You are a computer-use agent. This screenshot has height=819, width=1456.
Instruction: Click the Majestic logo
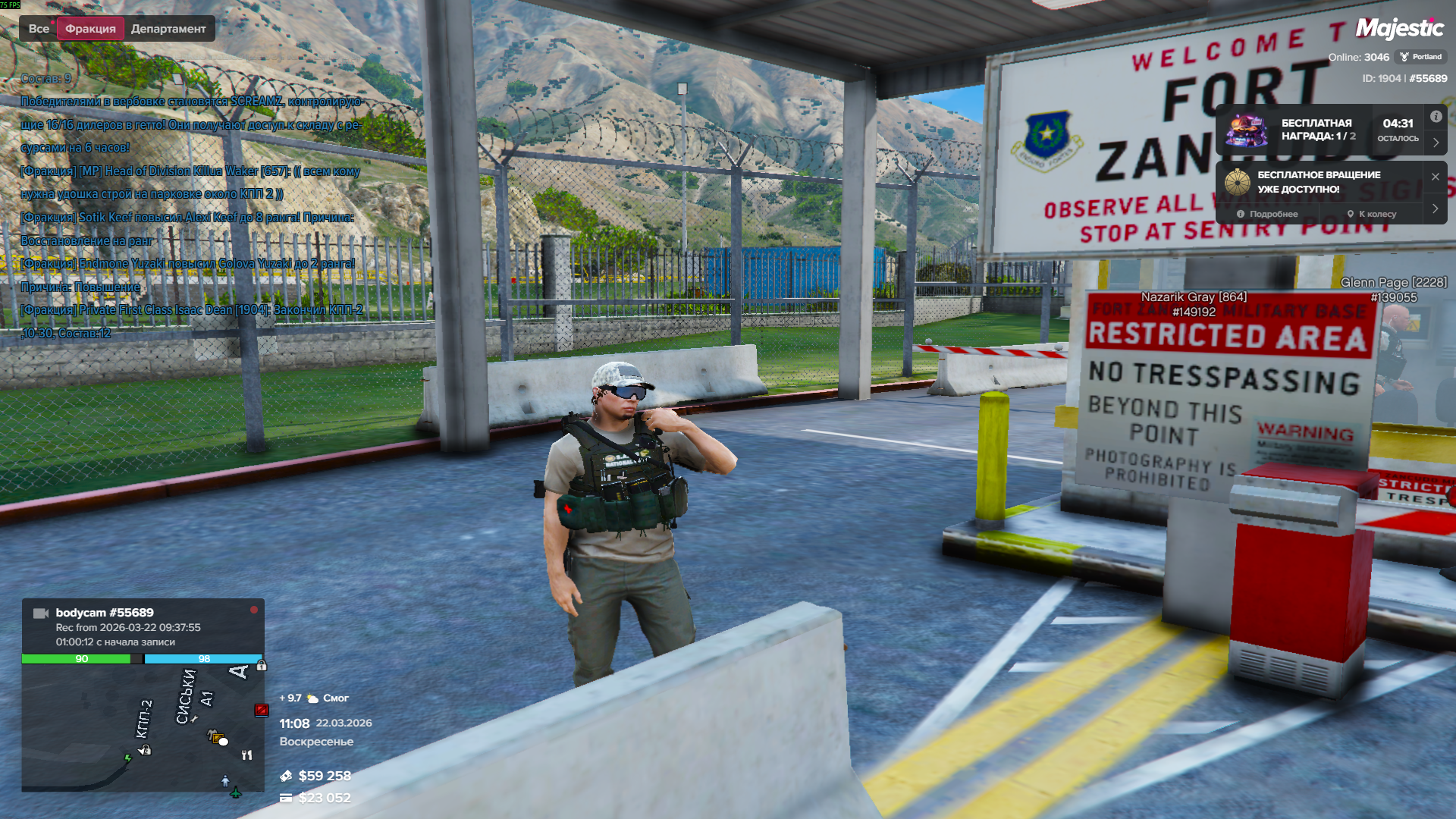click(1399, 29)
